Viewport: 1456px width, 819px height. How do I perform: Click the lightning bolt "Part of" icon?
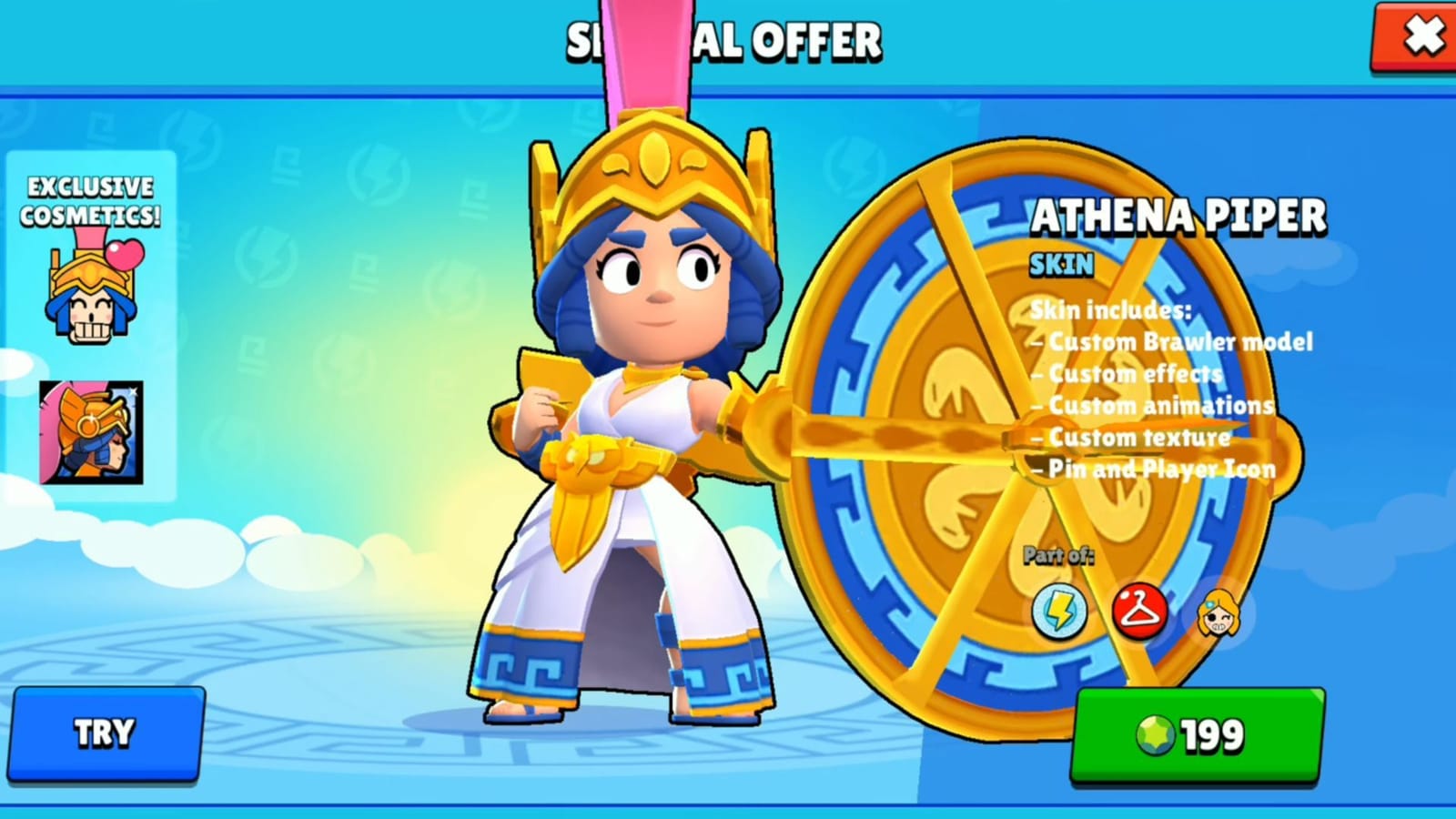[x=1058, y=613]
